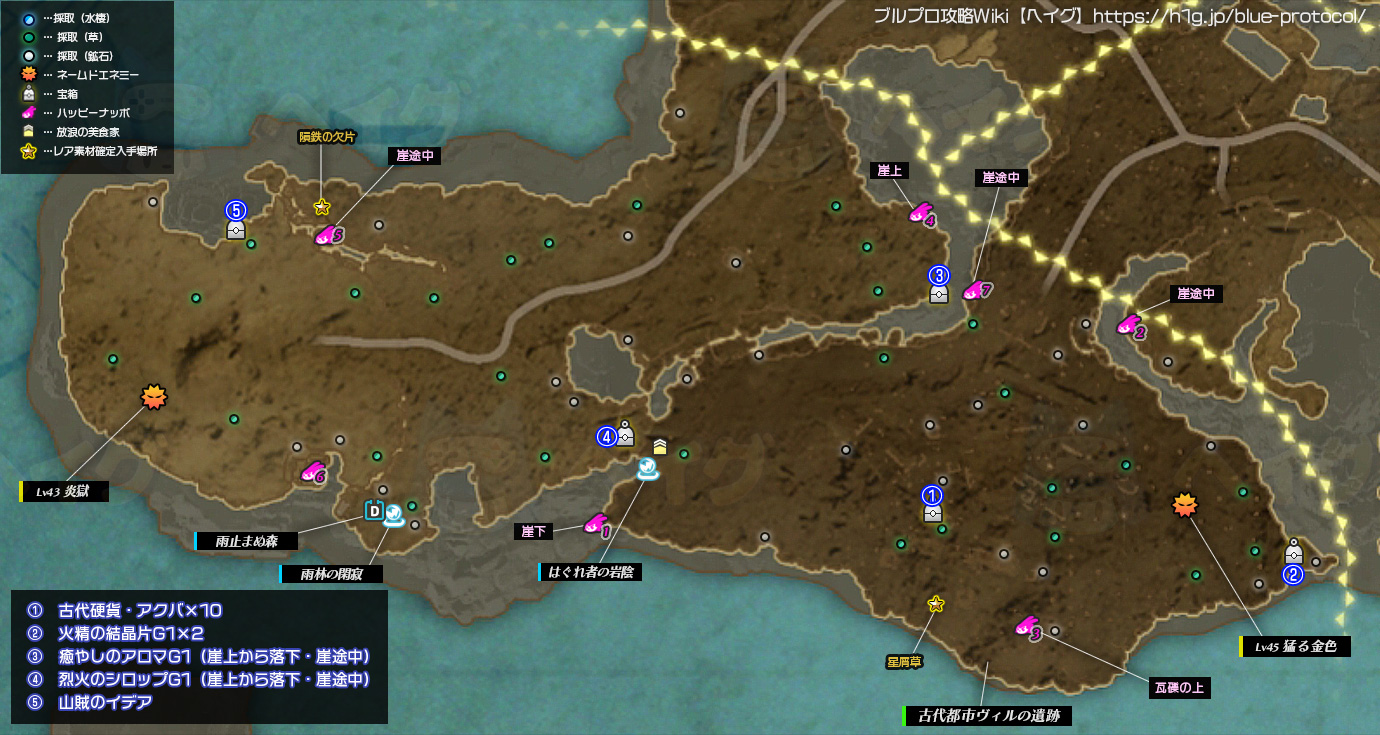Click the Lv45 猛る金色 enemy marker
1380x735 pixels.
tap(1185, 505)
